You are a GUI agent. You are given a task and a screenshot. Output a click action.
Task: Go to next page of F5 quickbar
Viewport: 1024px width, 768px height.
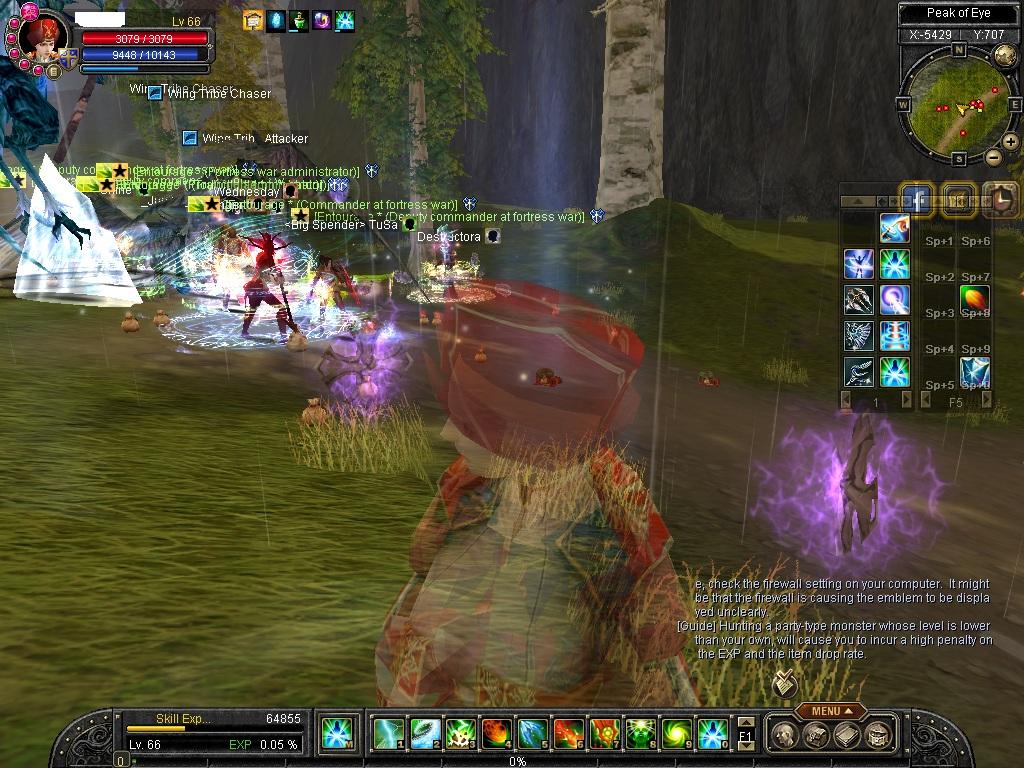987,400
